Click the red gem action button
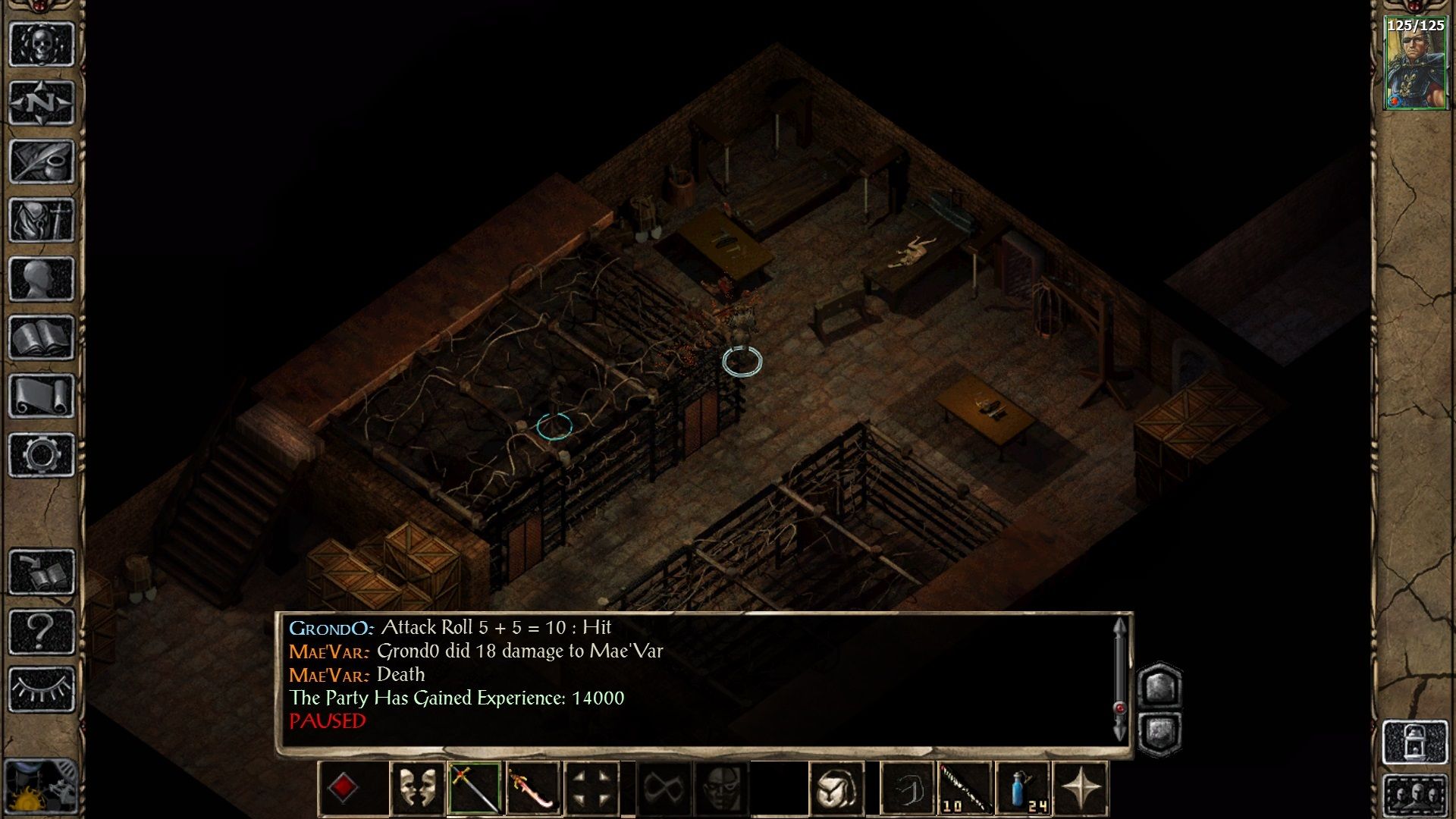The width and height of the screenshot is (1456, 819). (343, 788)
